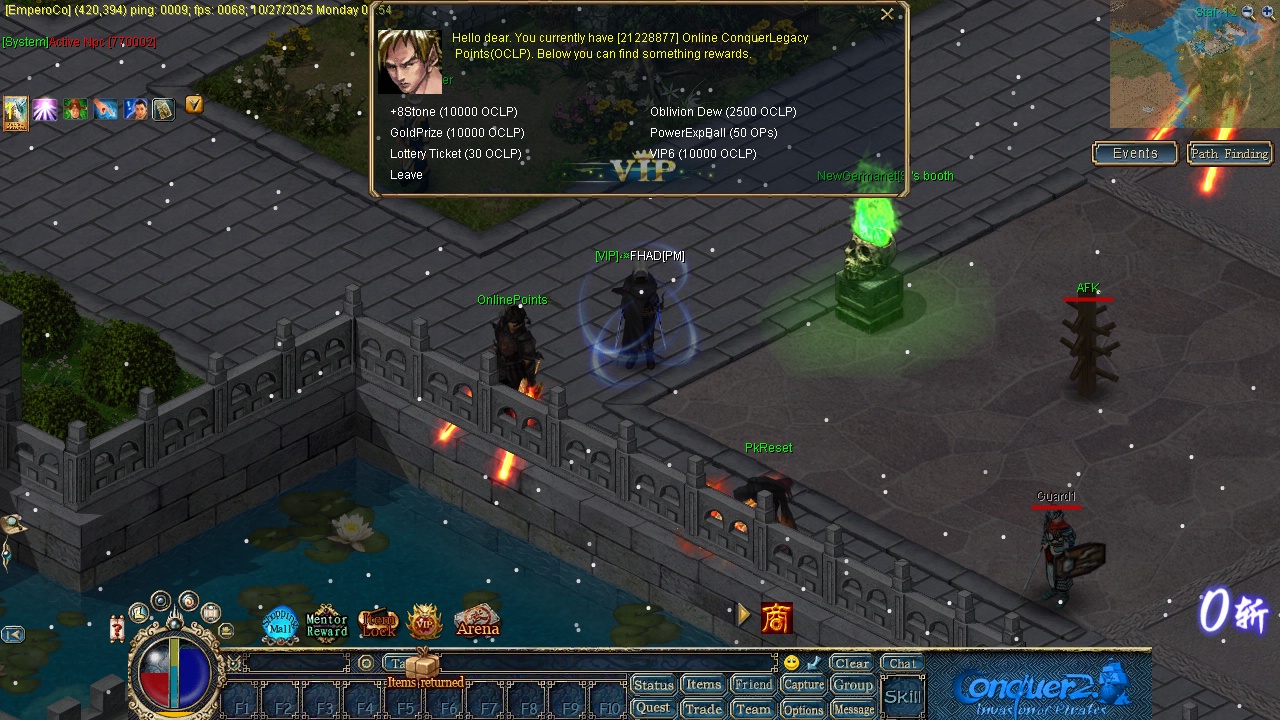The width and height of the screenshot is (1280, 720).
Task: Toggle the yellow checkmark marker top-left
Action: pos(194,103)
